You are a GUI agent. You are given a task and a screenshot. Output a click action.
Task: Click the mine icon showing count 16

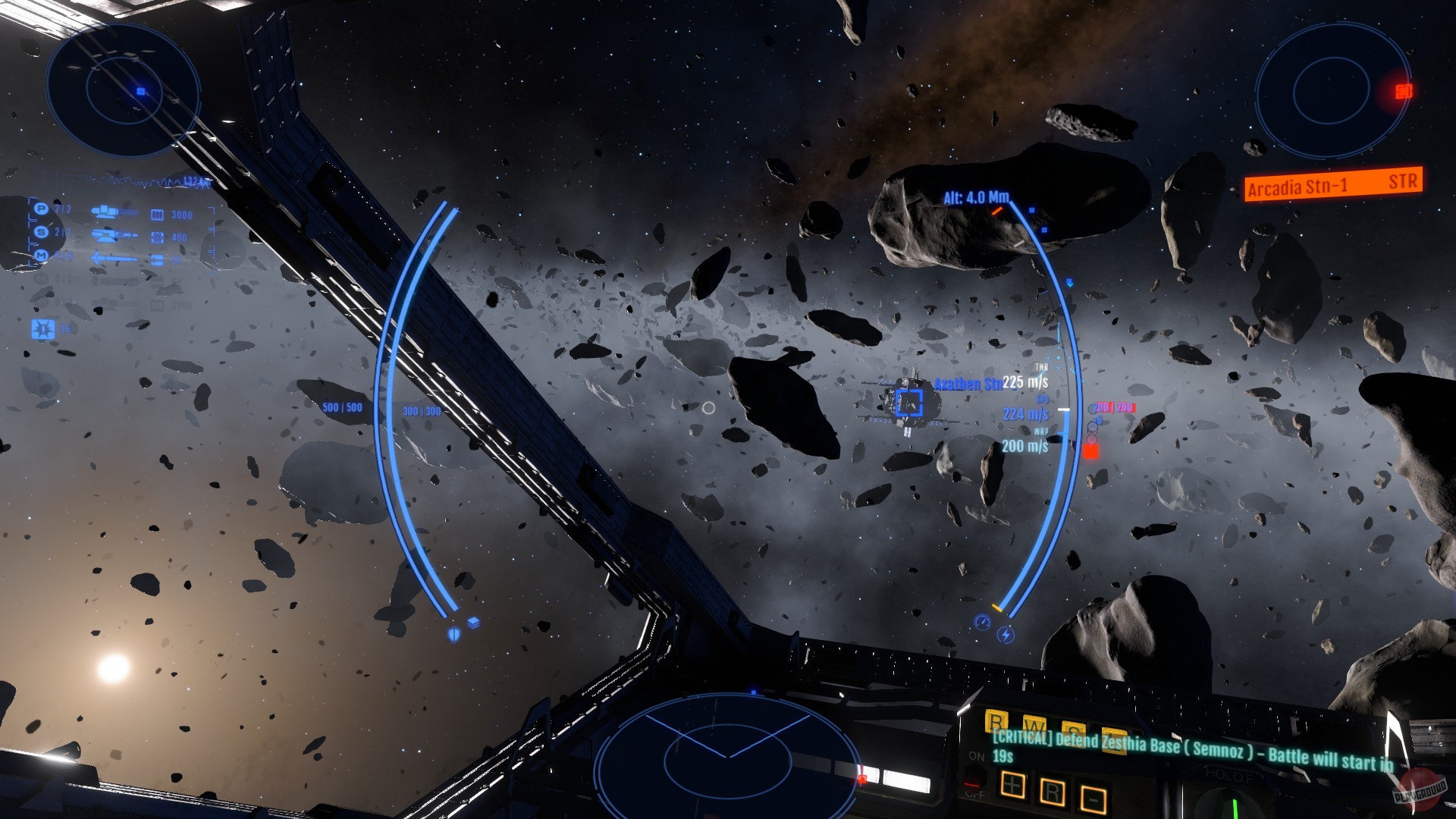click(42, 329)
